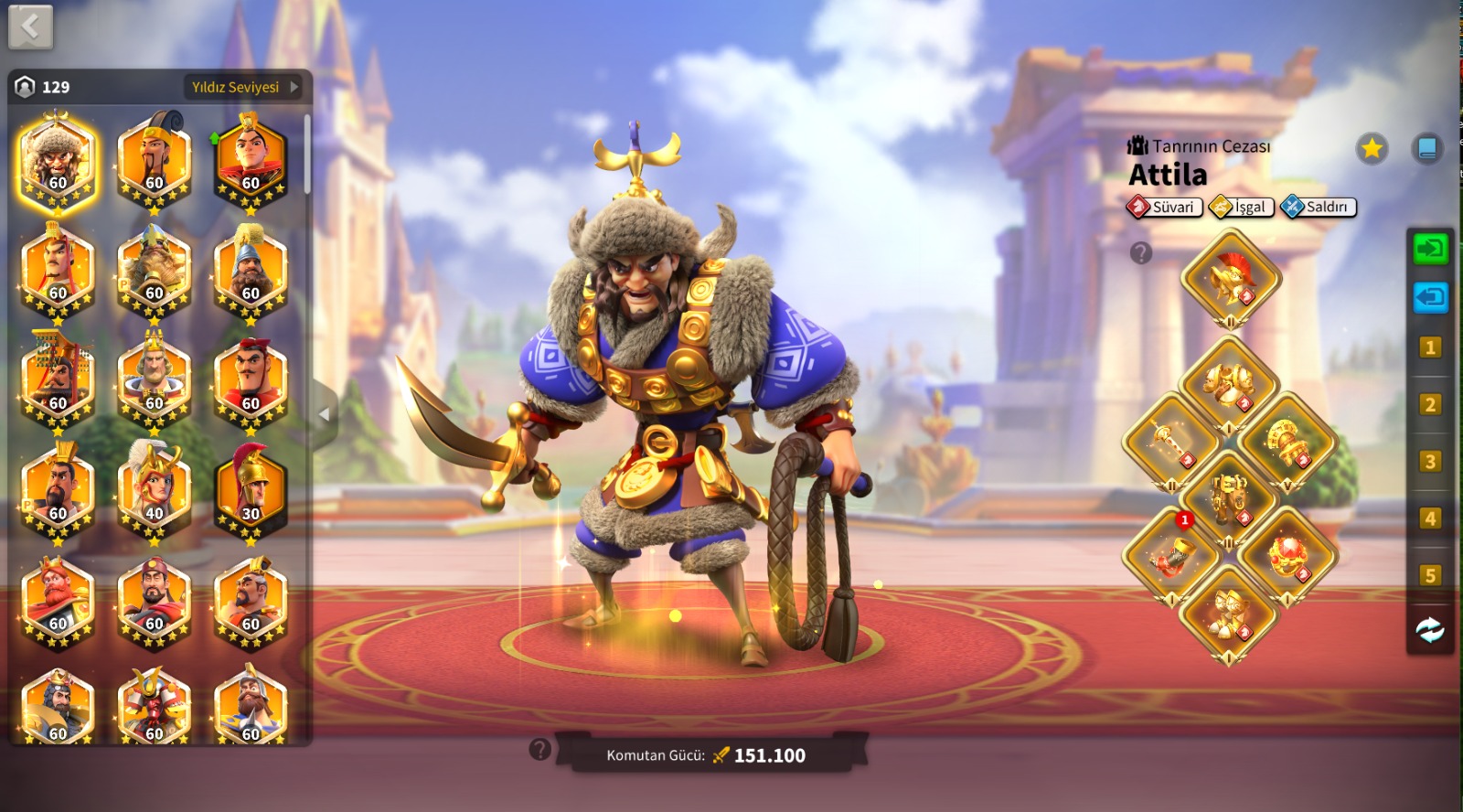Open the help icon beside Komutan Gücü

pos(539,751)
